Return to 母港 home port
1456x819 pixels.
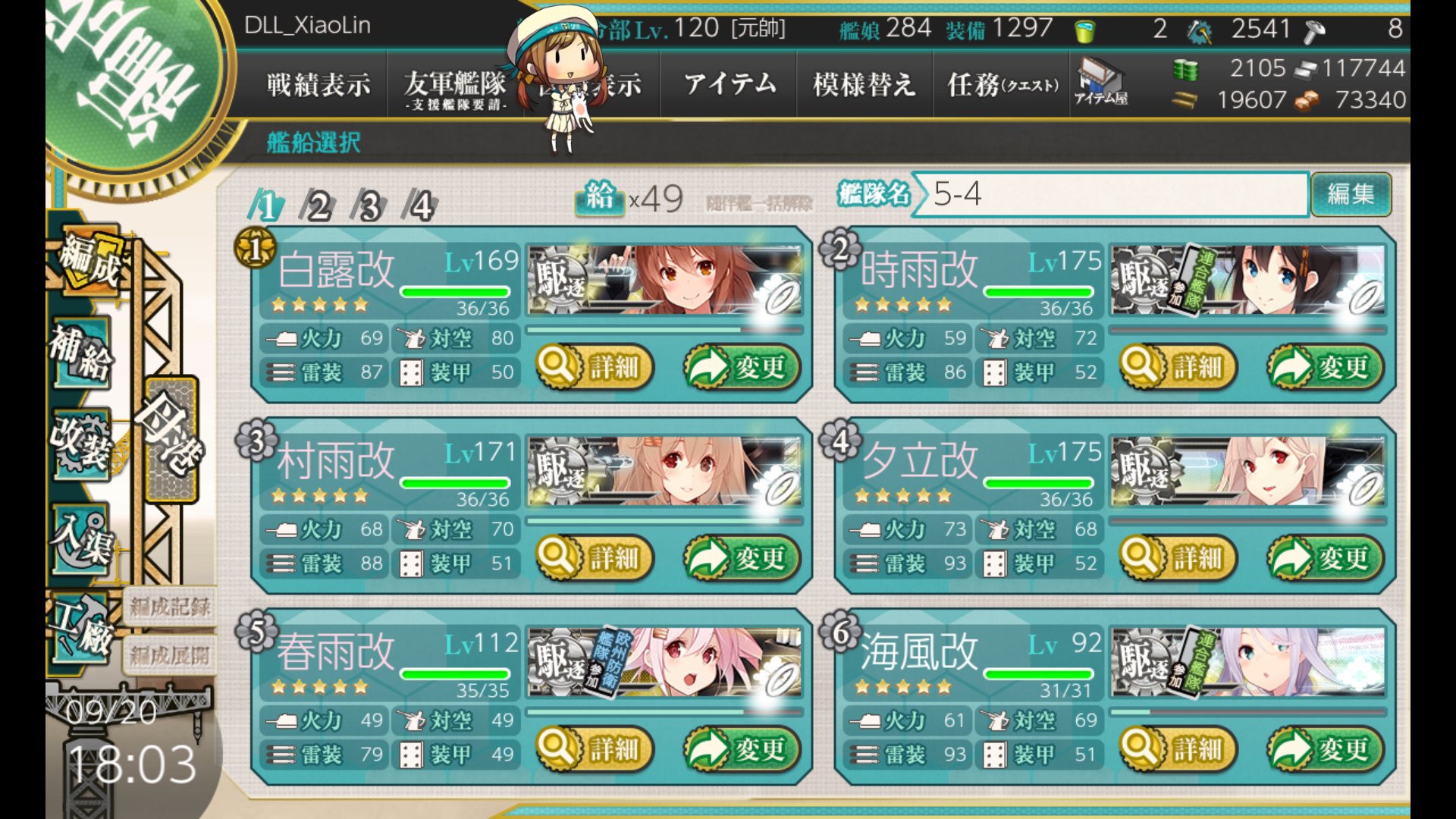tap(172, 440)
